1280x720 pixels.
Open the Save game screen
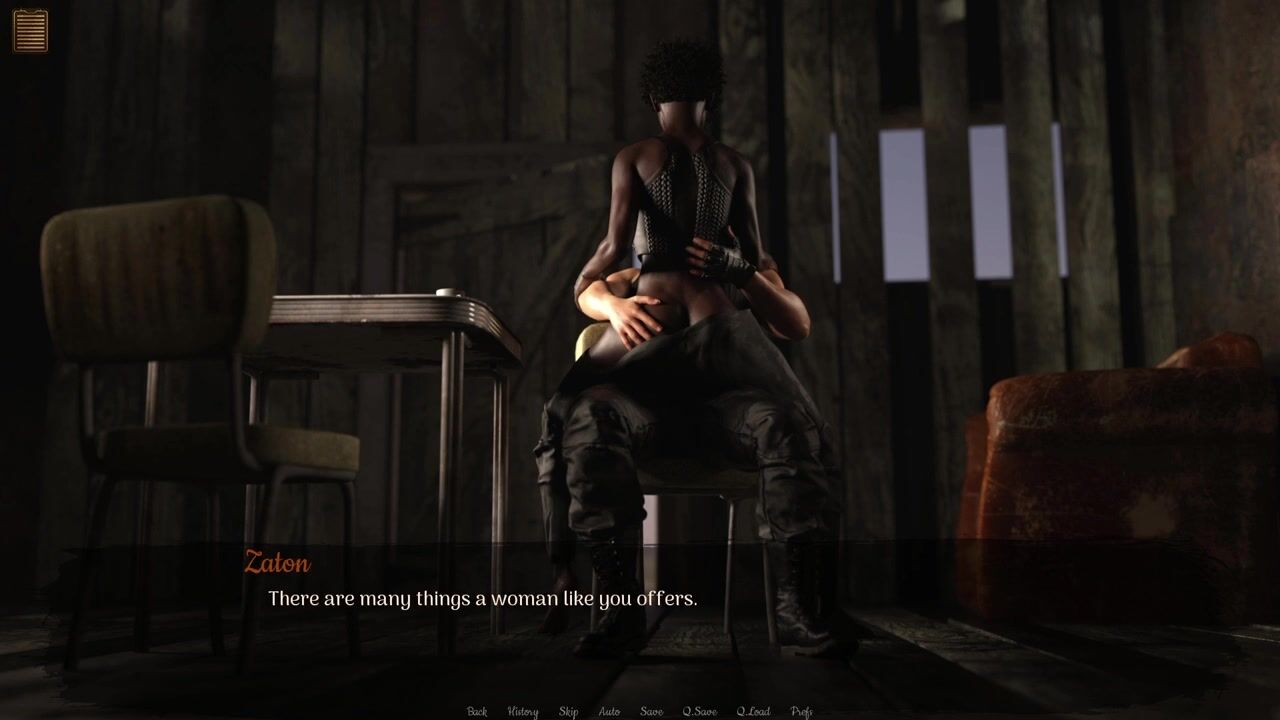[x=651, y=711]
